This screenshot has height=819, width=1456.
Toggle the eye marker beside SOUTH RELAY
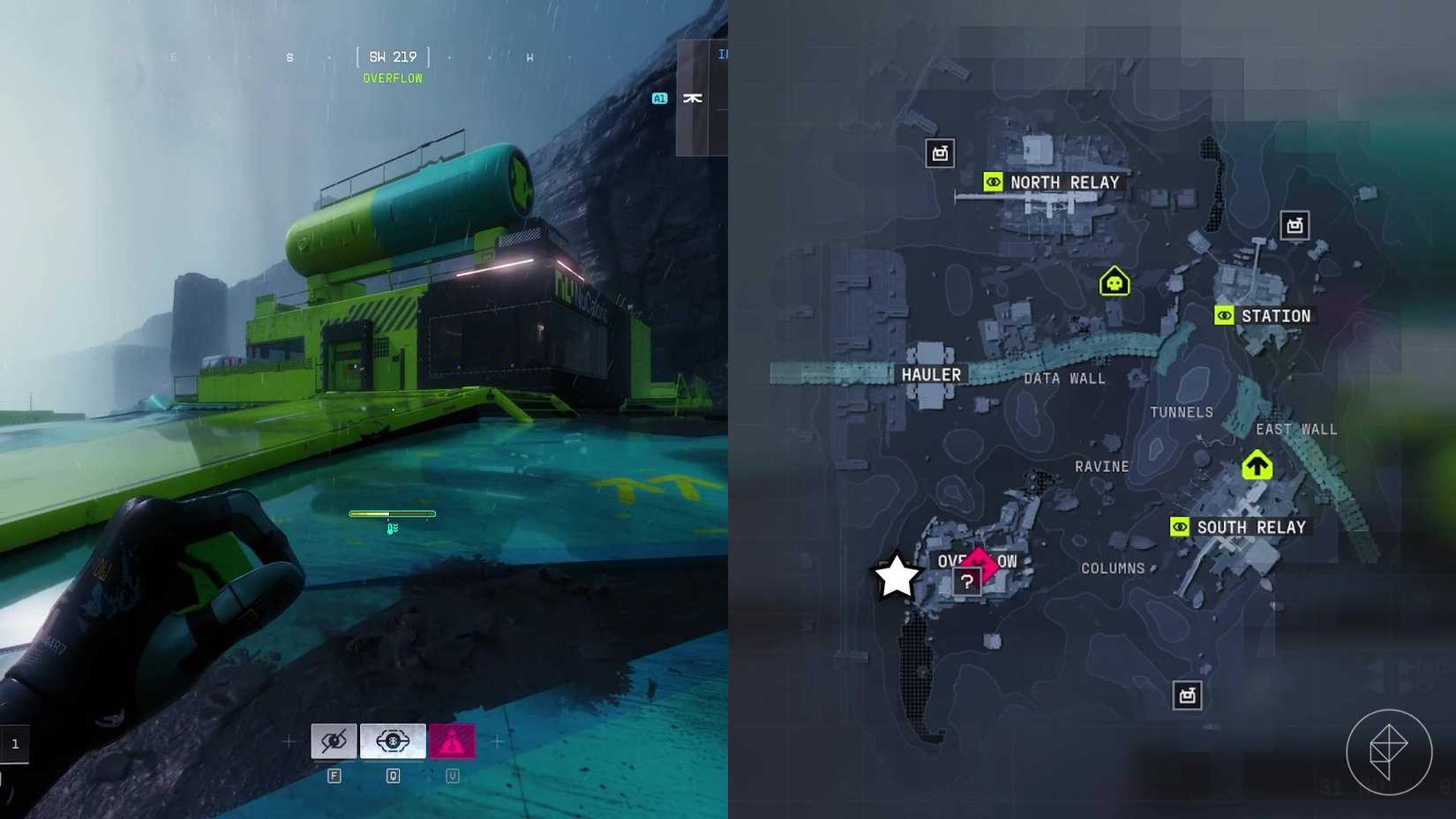click(x=1180, y=526)
